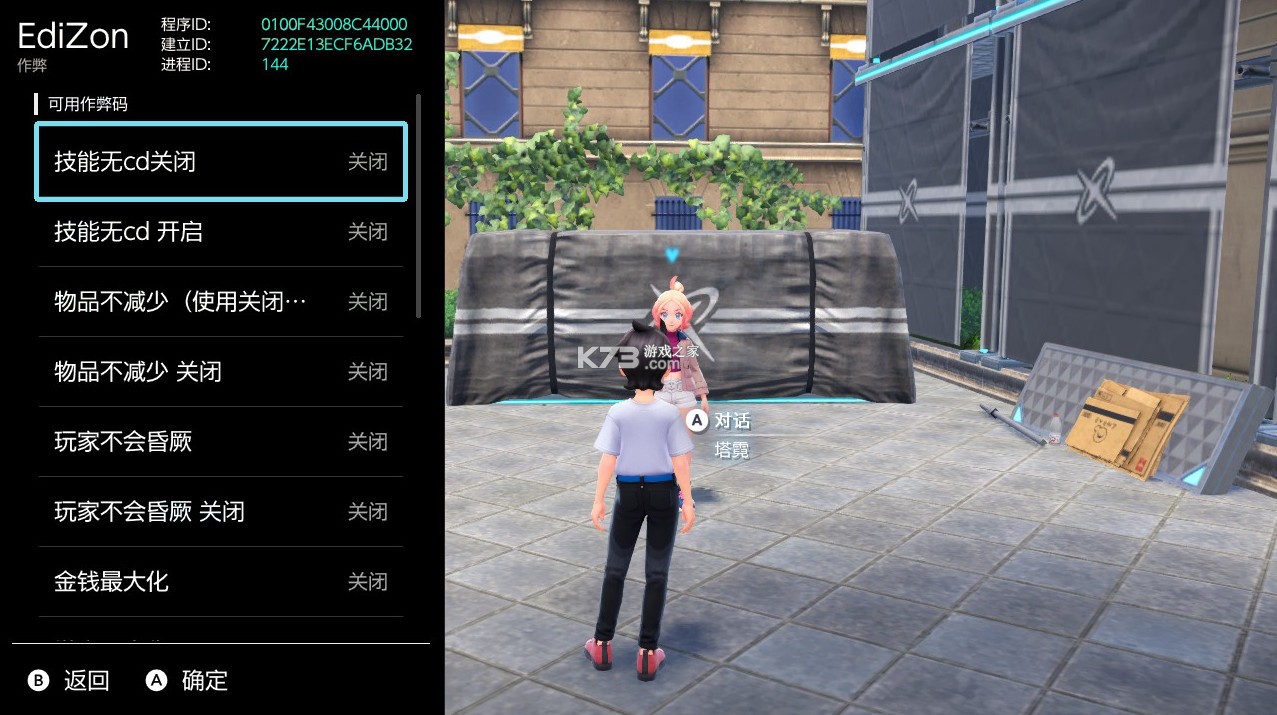Select the 物品不减少 关闭 cheat row

pos(220,372)
